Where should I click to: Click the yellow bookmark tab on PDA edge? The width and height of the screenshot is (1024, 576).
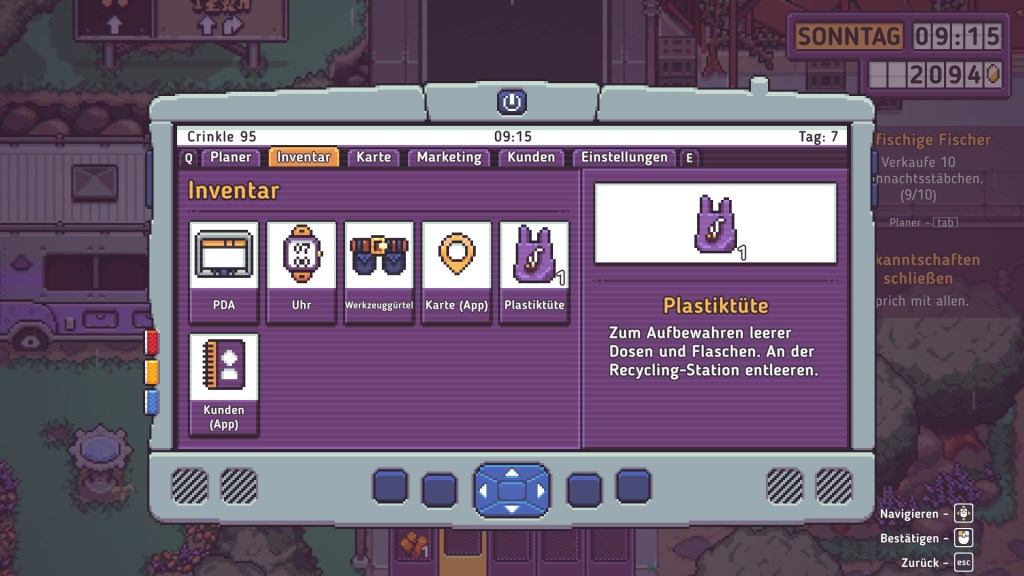tap(152, 372)
